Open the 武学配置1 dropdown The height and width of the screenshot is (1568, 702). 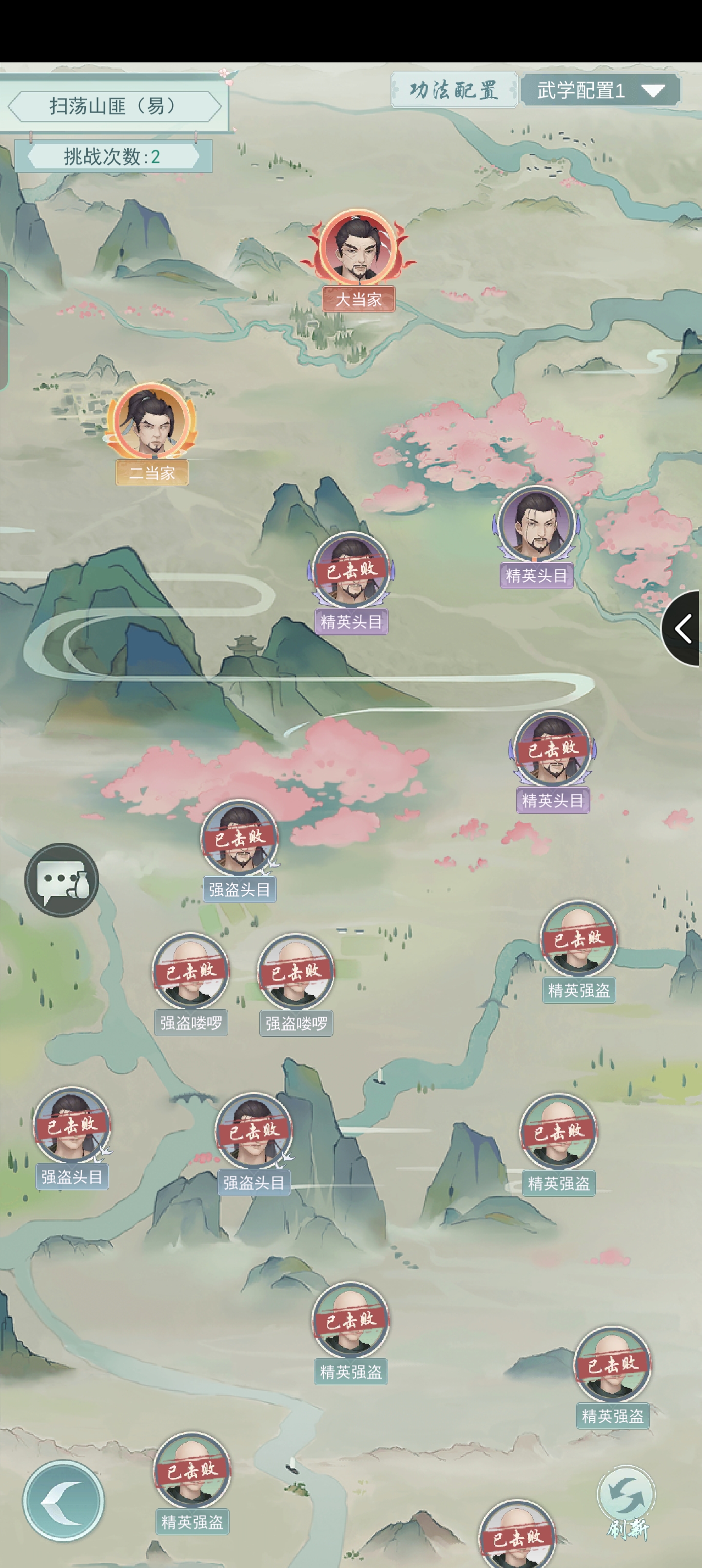click(600, 90)
